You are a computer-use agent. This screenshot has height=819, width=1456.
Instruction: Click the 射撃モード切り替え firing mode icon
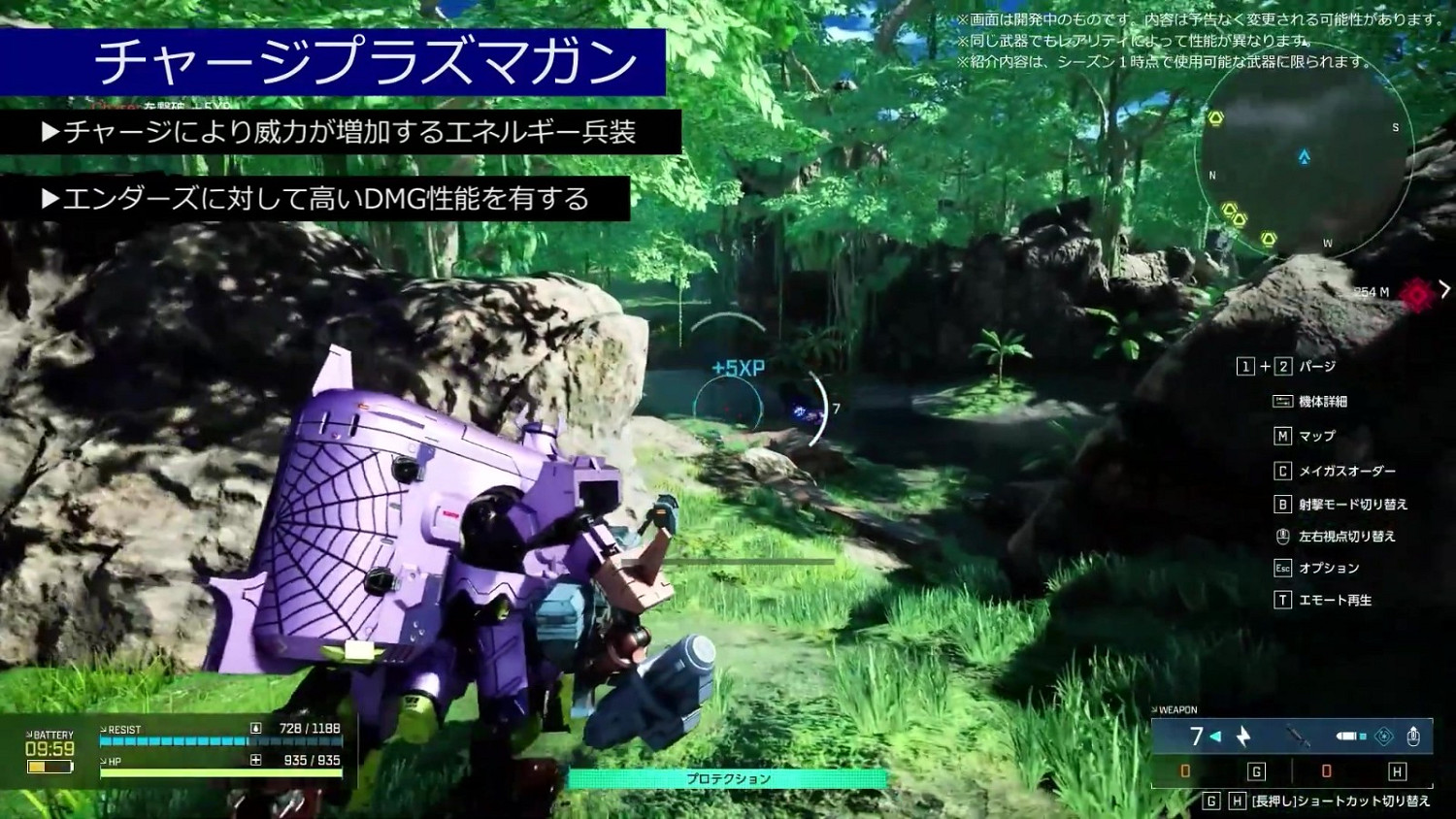(1283, 505)
